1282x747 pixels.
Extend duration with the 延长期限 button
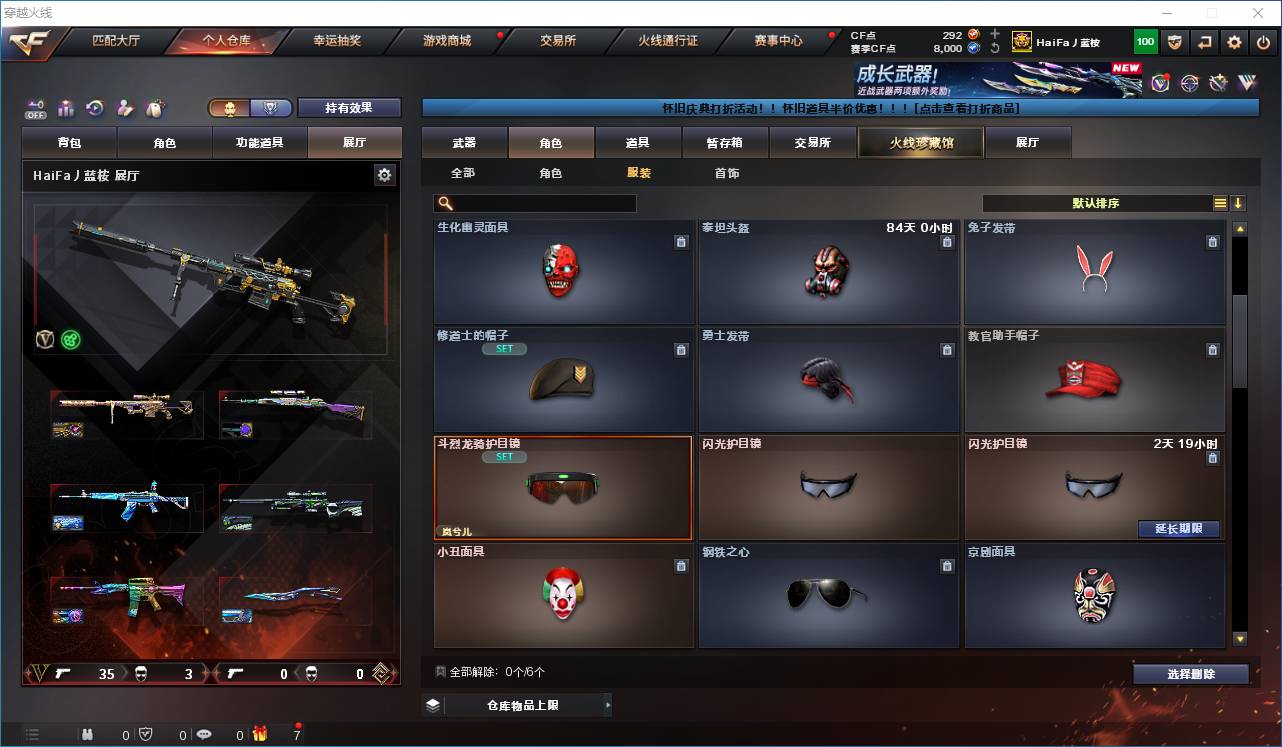point(1178,529)
